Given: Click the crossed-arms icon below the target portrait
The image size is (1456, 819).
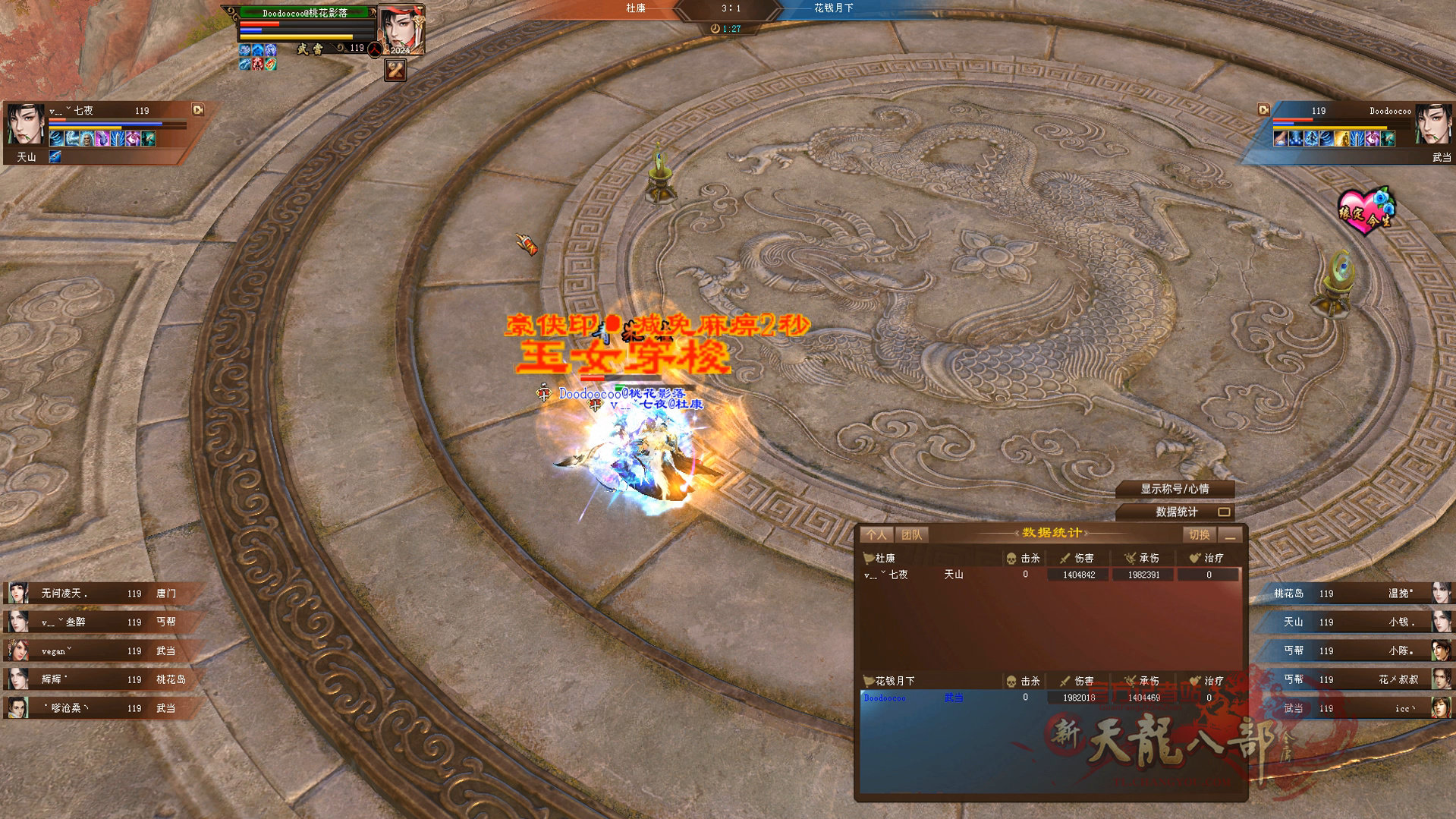Looking at the screenshot, I should click(395, 71).
